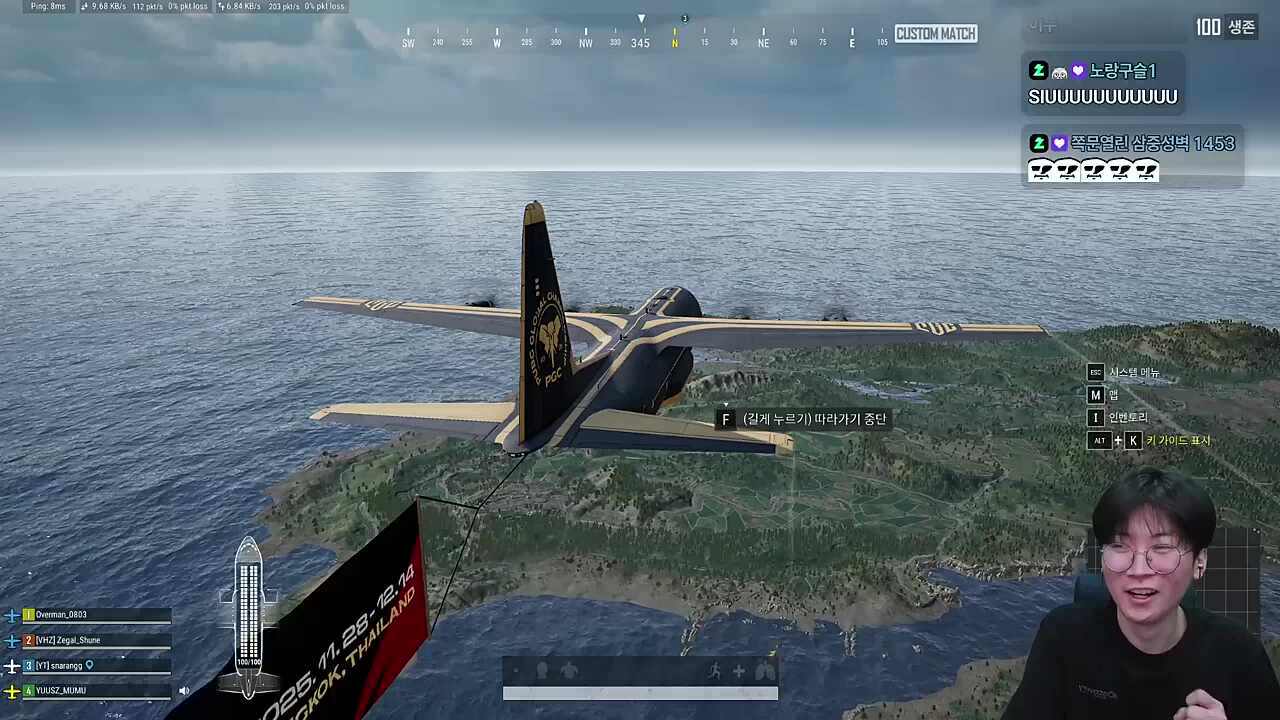1280x720 pixels.
Task: Click the 100/100 health bar on the plane diagram
Action: [x=248, y=660]
